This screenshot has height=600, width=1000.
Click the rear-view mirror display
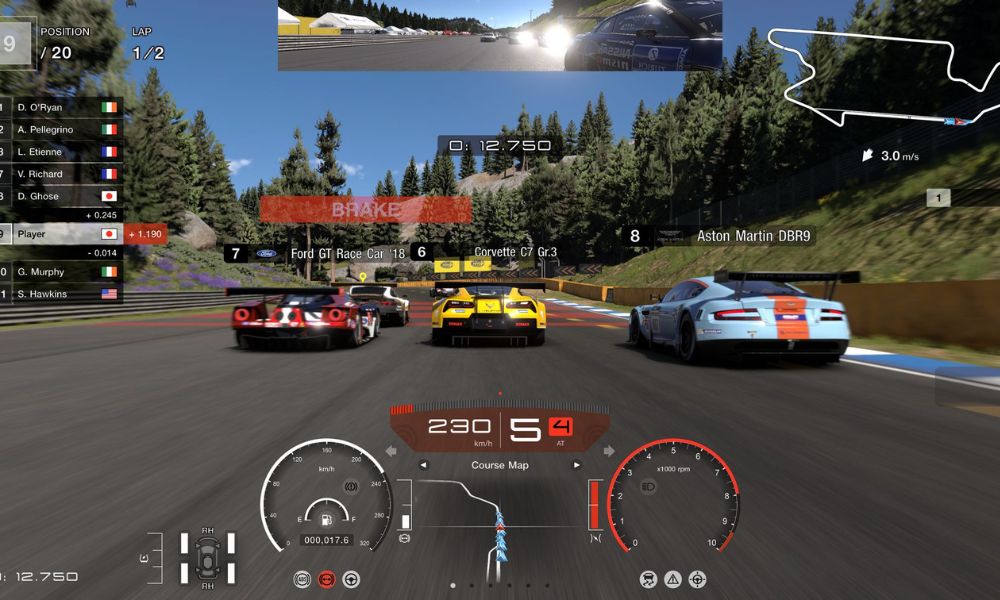(x=499, y=35)
